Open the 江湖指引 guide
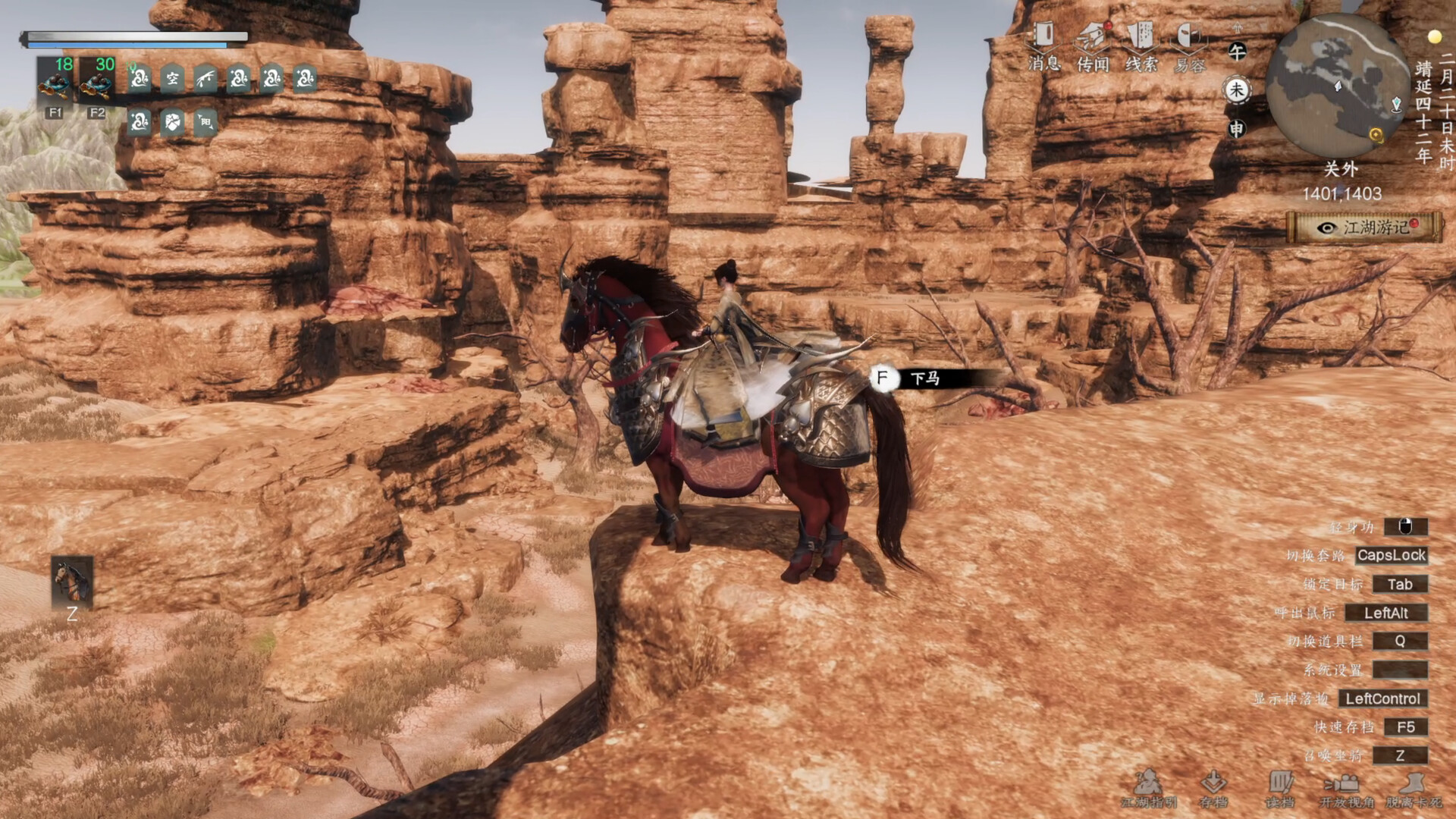 tap(1149, 789)
